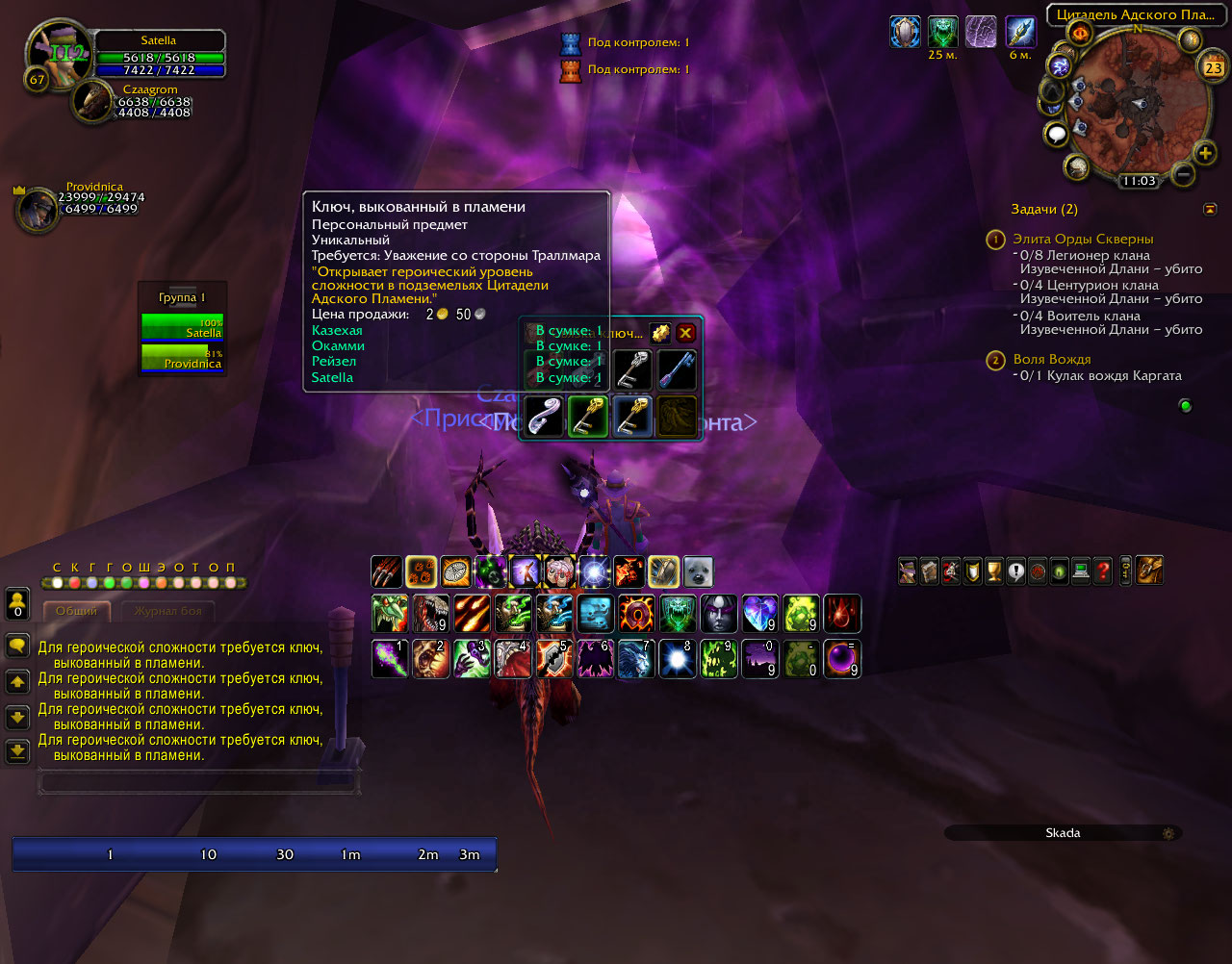Open the red question mark help menu
The width and height of the screenshot is (1232, 964).
coord(1103,571)
